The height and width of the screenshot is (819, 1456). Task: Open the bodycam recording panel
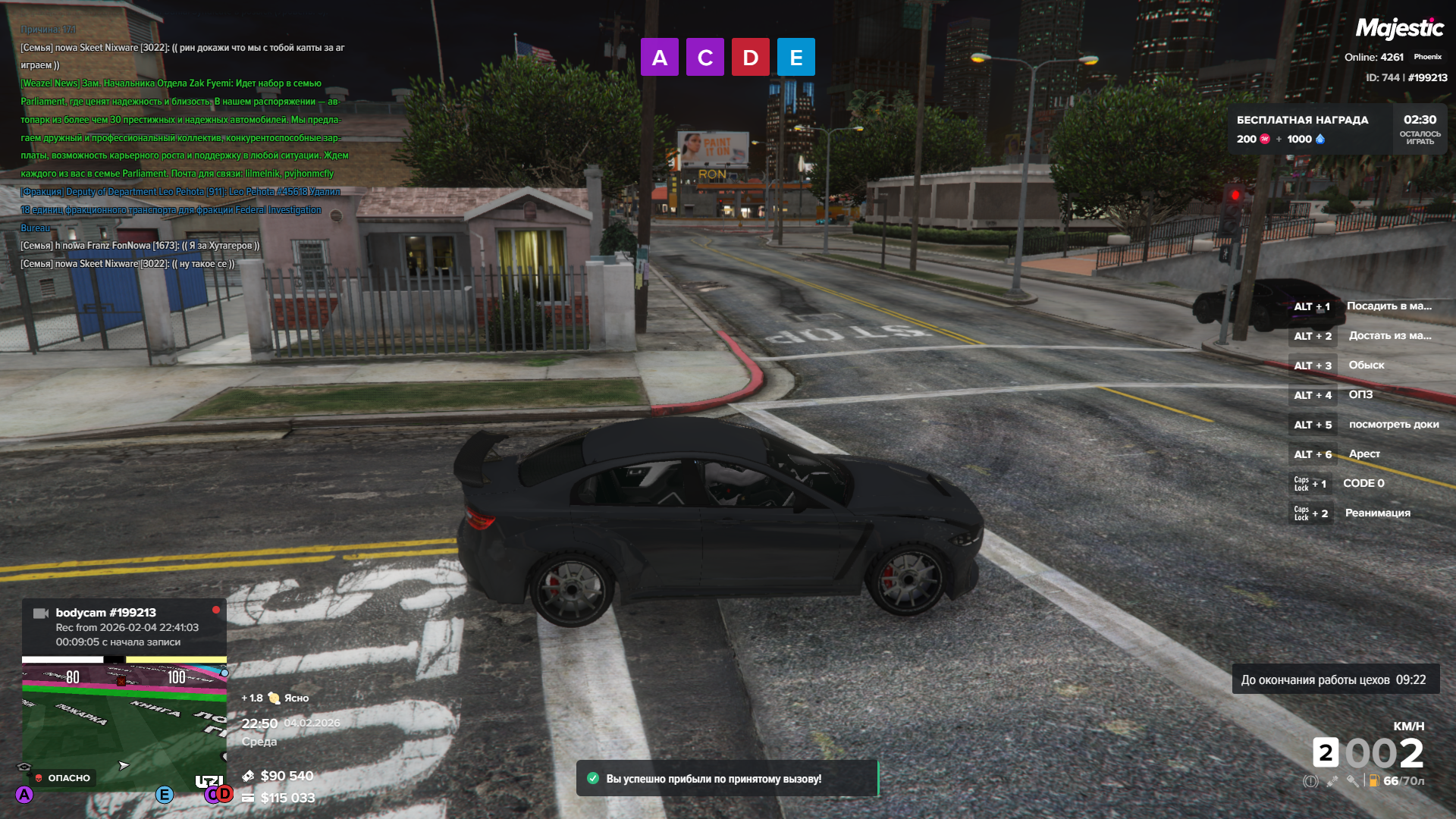124,627
